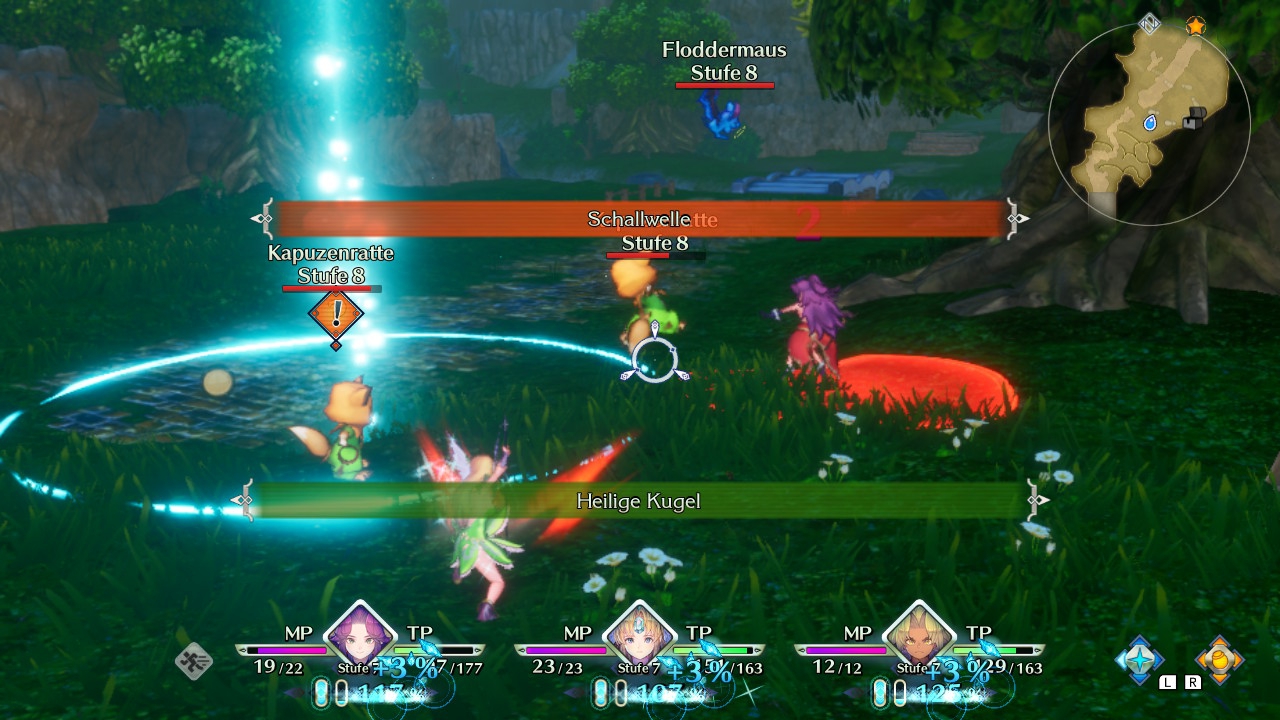Select the Floddermaus enemy nameplate
The image size is (1280, 720).
tap(724, 60)
